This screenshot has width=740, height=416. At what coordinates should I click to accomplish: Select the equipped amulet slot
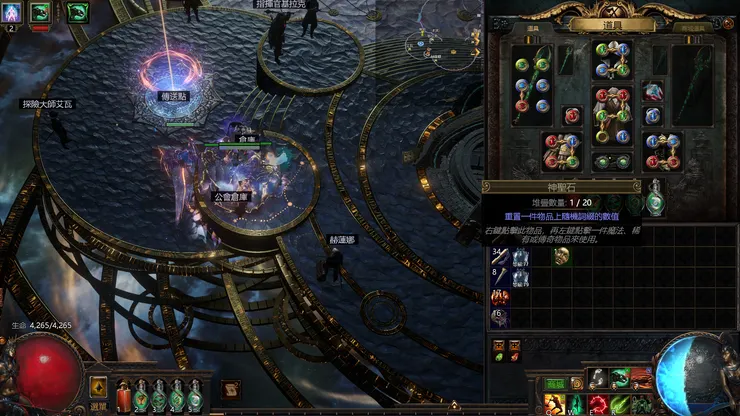pos(653,92)
